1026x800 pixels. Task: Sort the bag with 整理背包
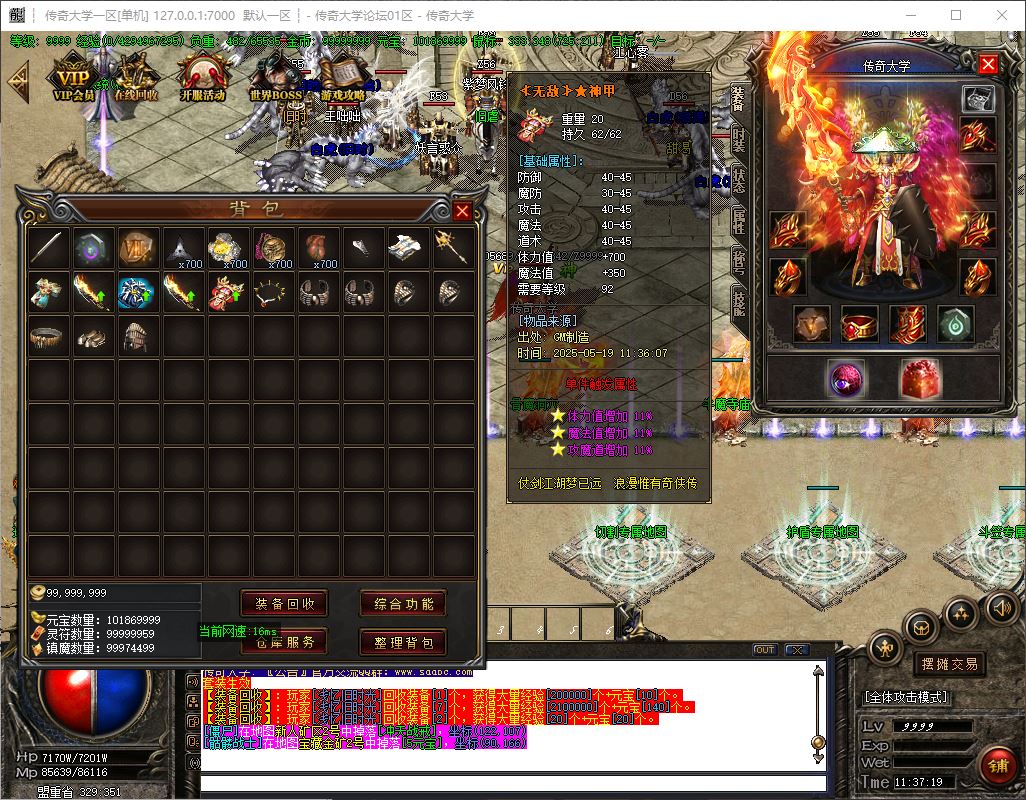click(403, 642)
